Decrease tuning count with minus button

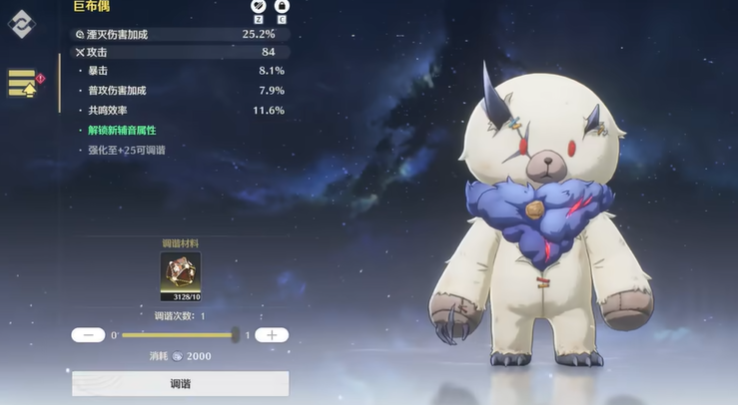click(x=88, y=335)
